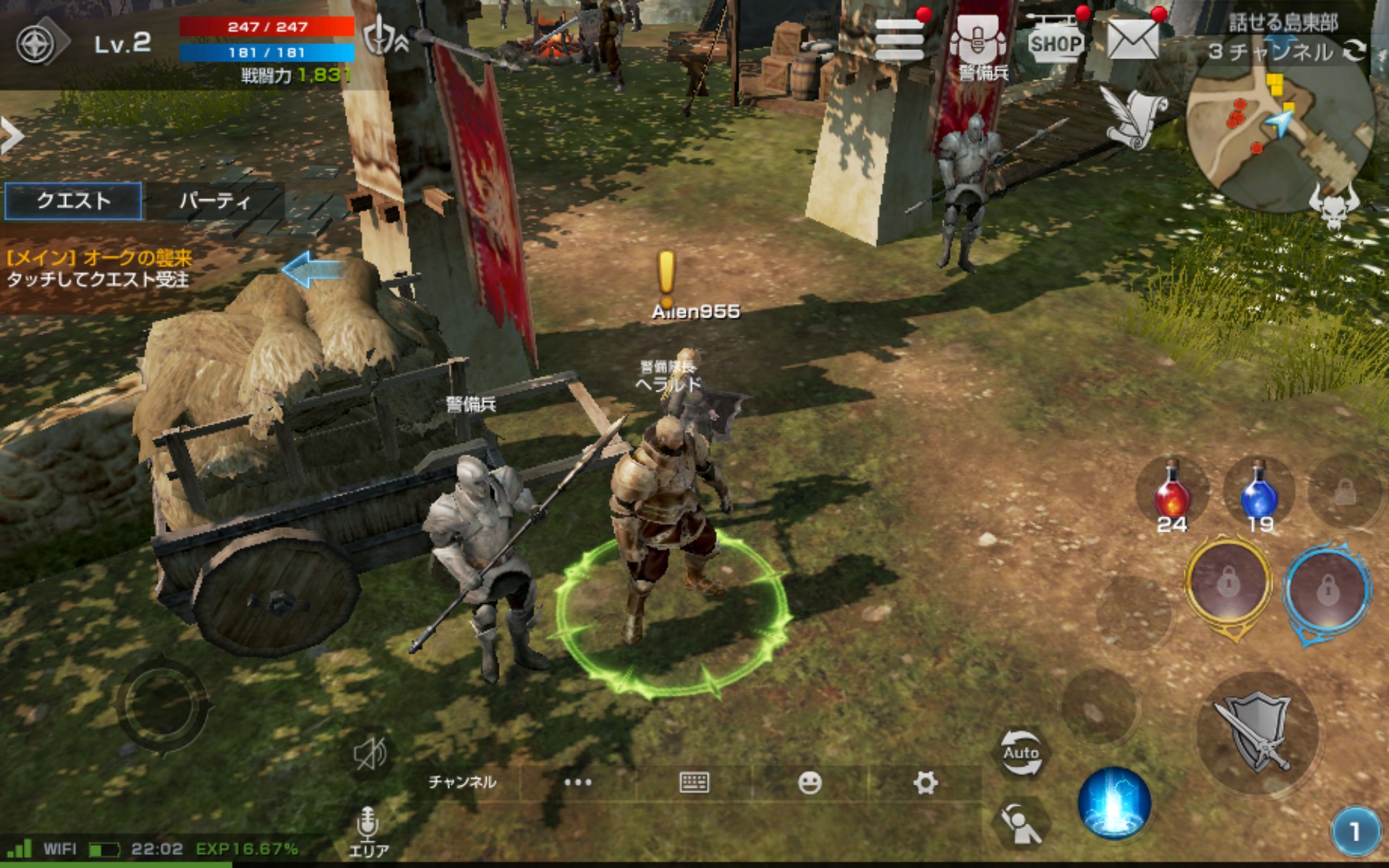Open the emoji smiley menu
Viewport: 1389px width, 868px height.
tap(810, 782)
